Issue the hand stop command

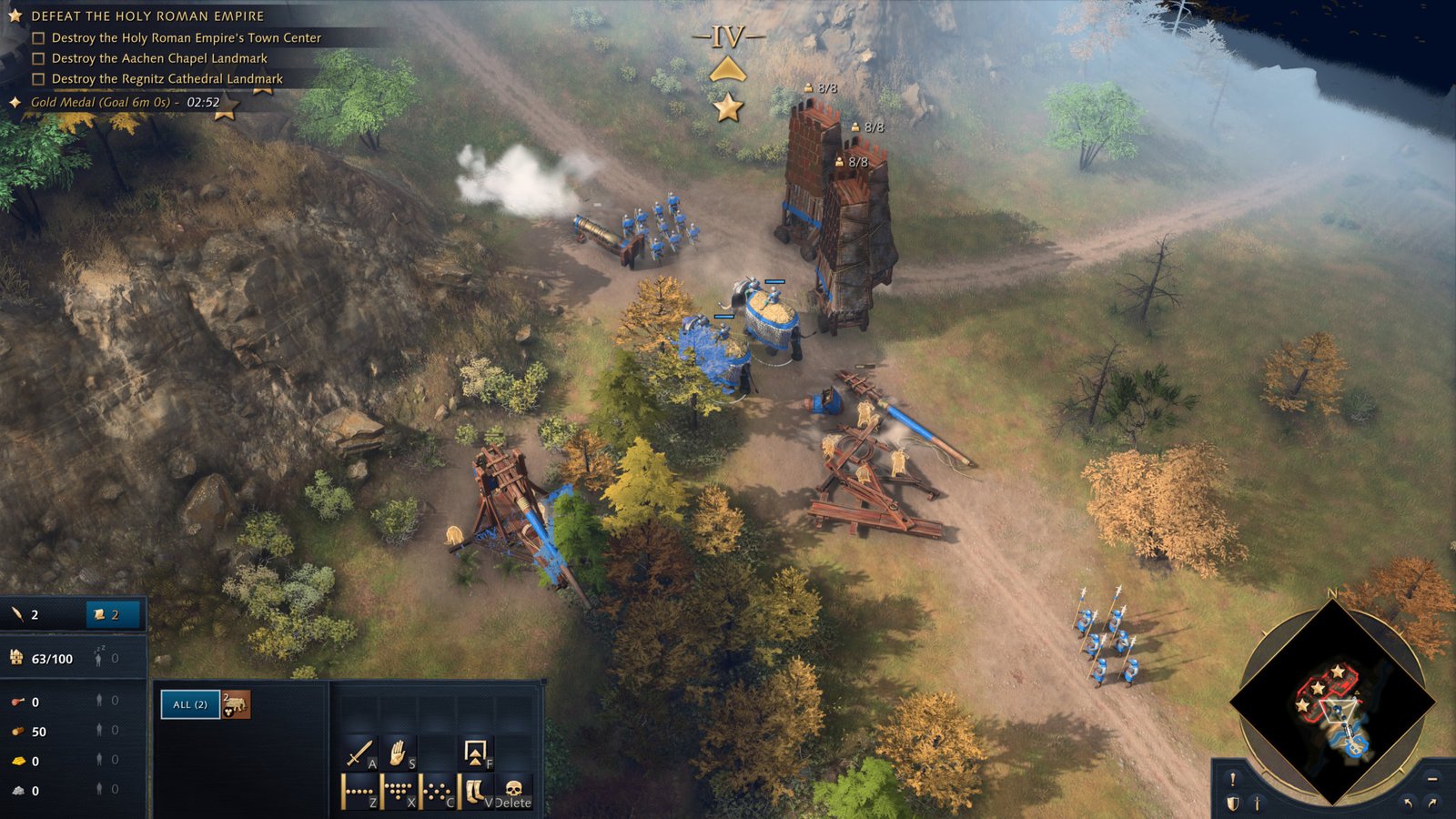point(399,753)
